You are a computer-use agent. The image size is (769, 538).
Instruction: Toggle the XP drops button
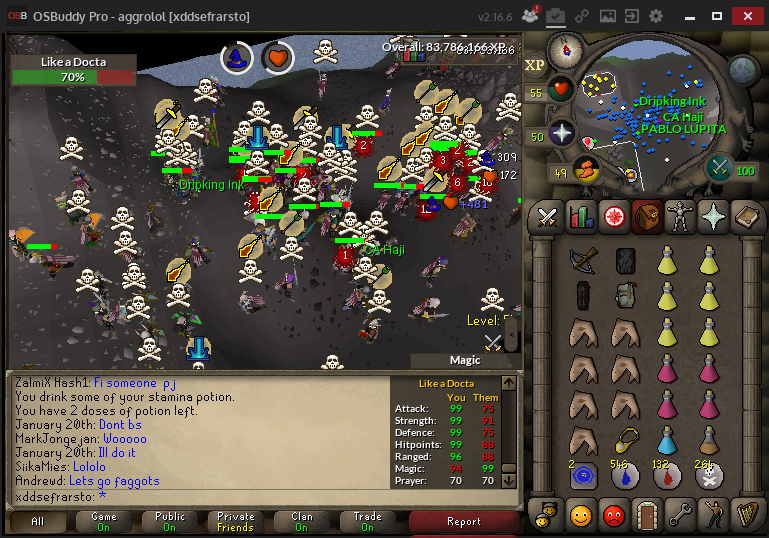(x=535, y=64)
